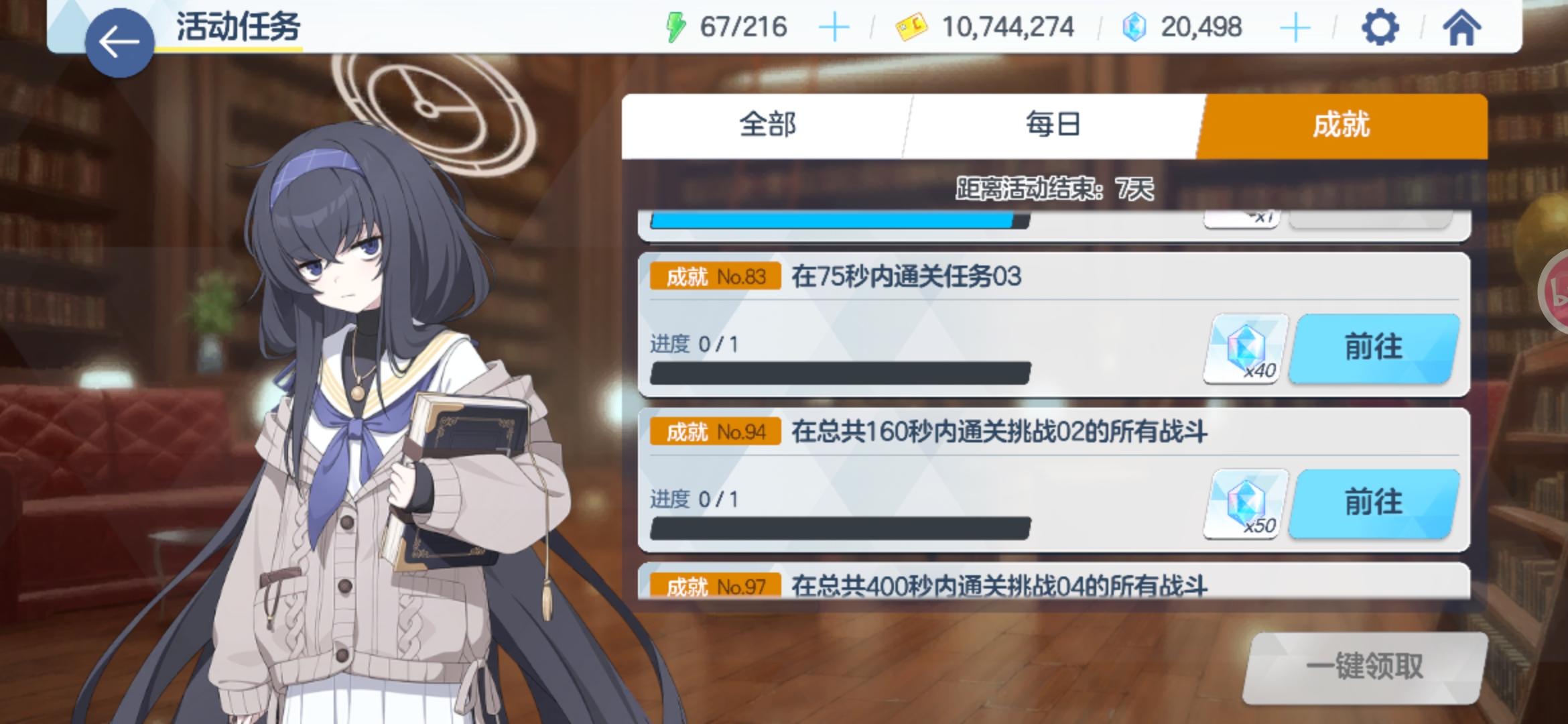This screenshot has width=1568, height=724.
Task: Tap the 距离活动结束 countdown text
Action: [1056, 188]
